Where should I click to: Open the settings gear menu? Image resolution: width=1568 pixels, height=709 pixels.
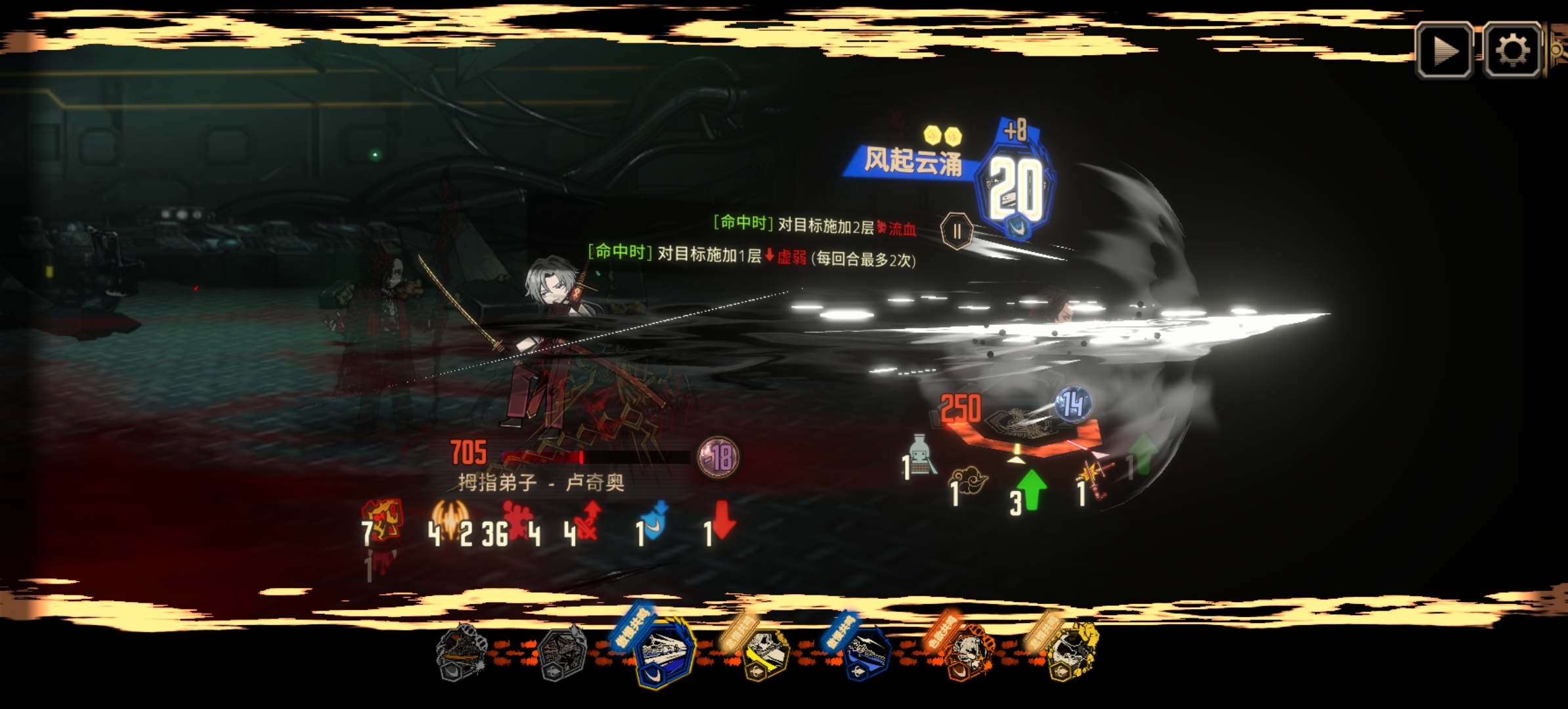pos(1510,51)
